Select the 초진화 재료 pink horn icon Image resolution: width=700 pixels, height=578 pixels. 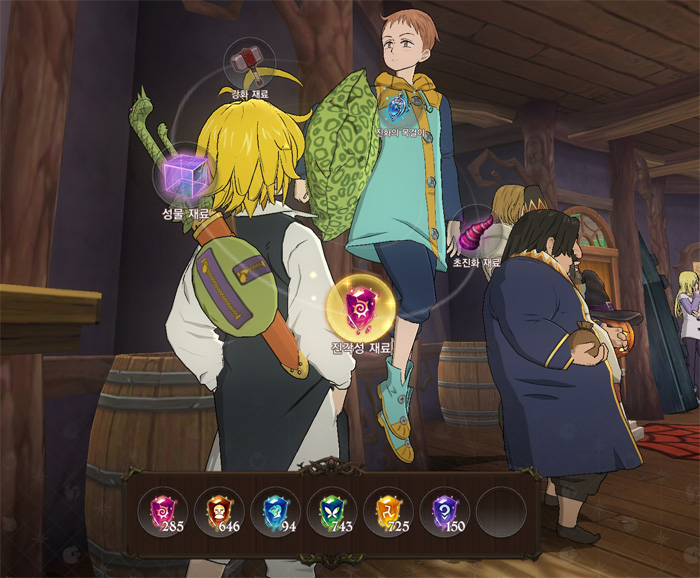(x=474, y=236)
